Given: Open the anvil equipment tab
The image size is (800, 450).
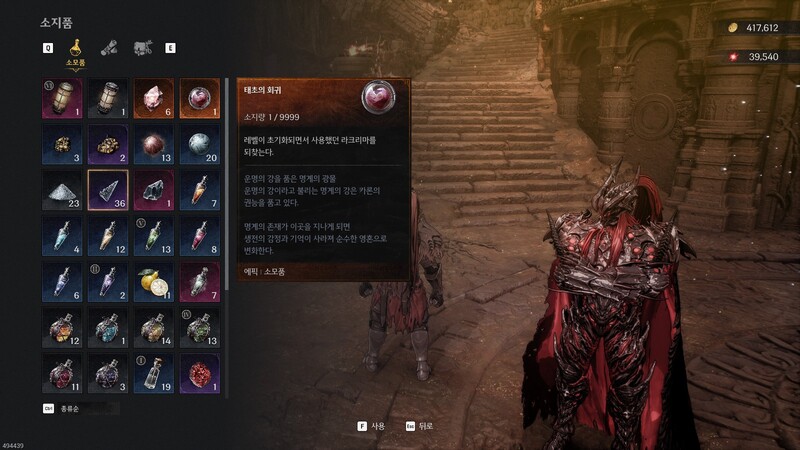Looking at the screenshot, I should 142,47.
